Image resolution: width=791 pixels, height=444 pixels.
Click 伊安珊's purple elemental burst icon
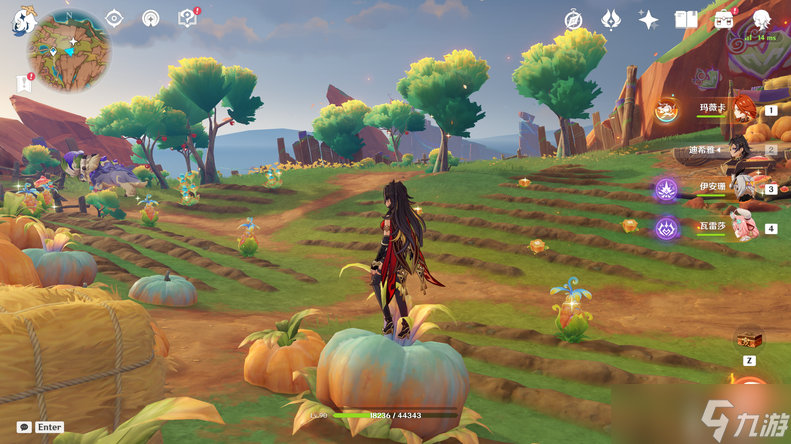click(x=667, y=188)
